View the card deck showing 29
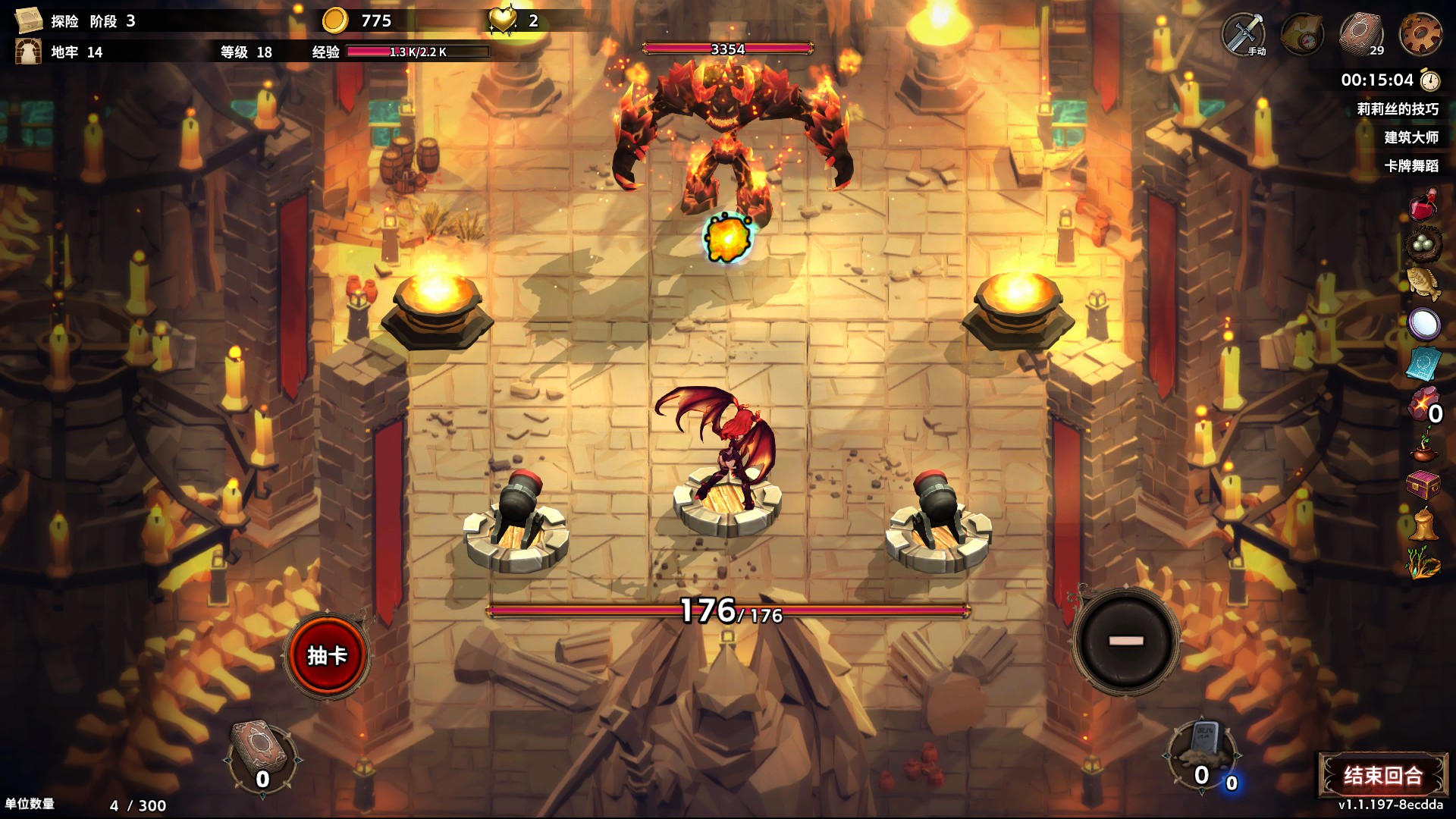Image resolution: width=1456 pixels, height=819 pixels. click(1361, 34)
